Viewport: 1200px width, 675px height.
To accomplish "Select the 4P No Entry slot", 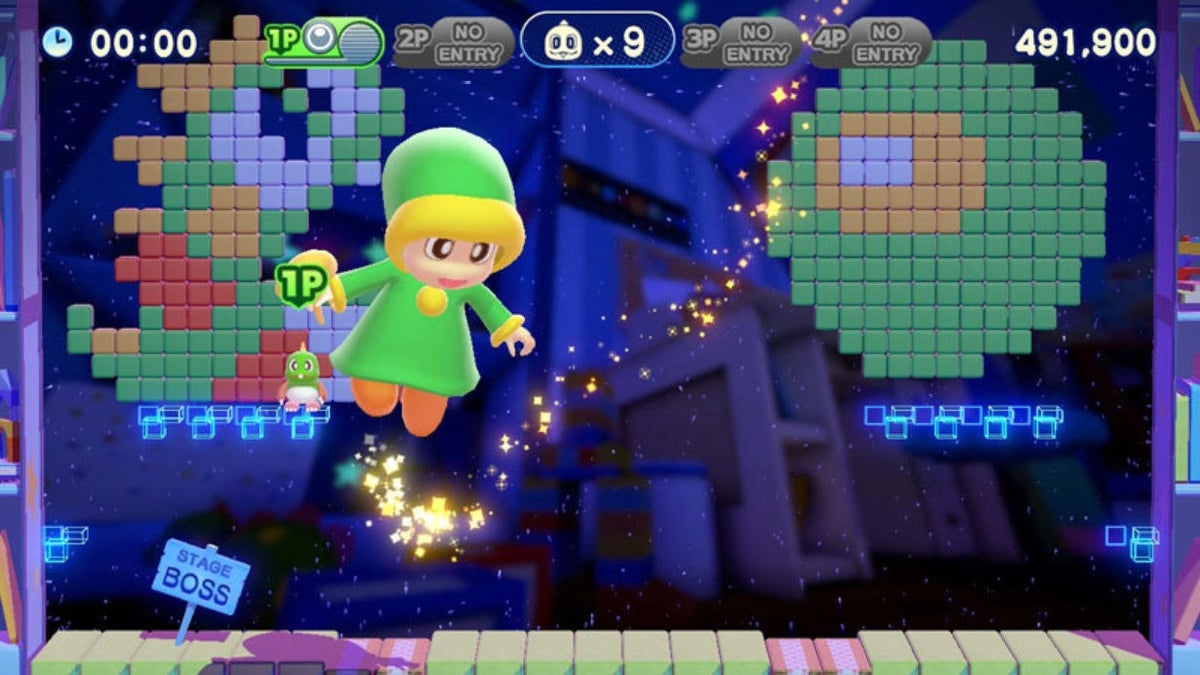I will 869,42.
